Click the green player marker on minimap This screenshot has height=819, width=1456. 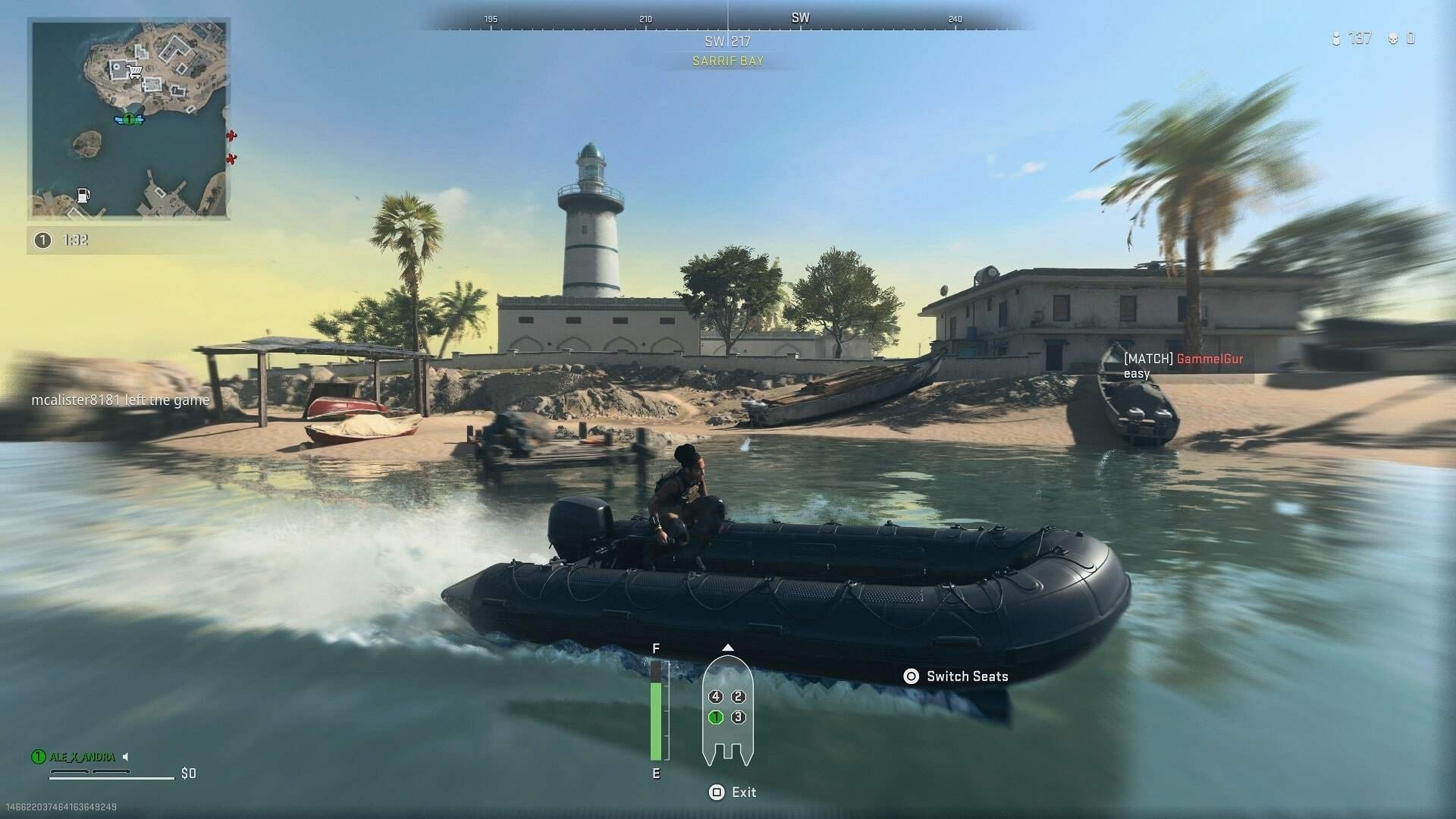click(129, 119)
